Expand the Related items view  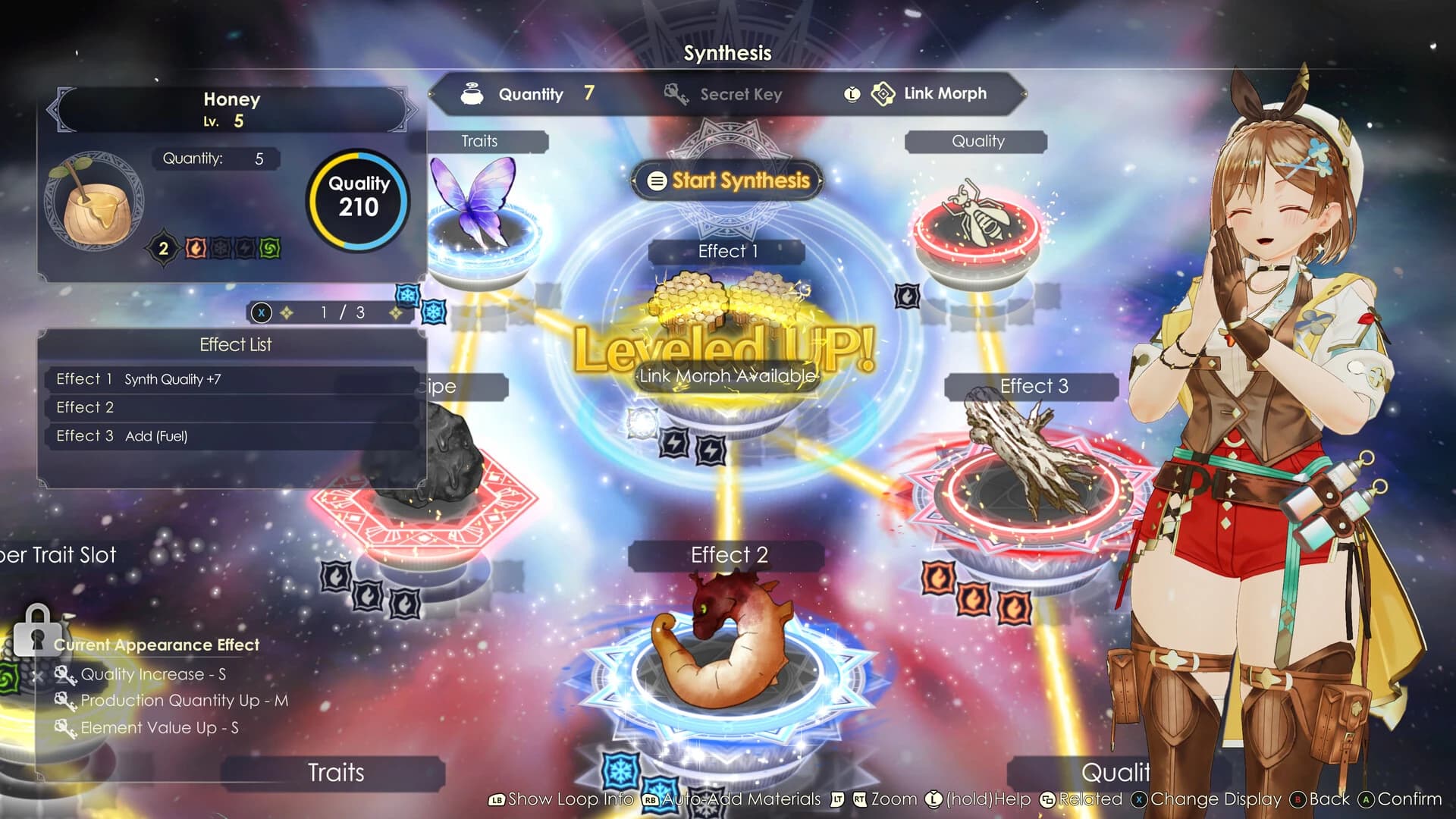pos(1089,799)
